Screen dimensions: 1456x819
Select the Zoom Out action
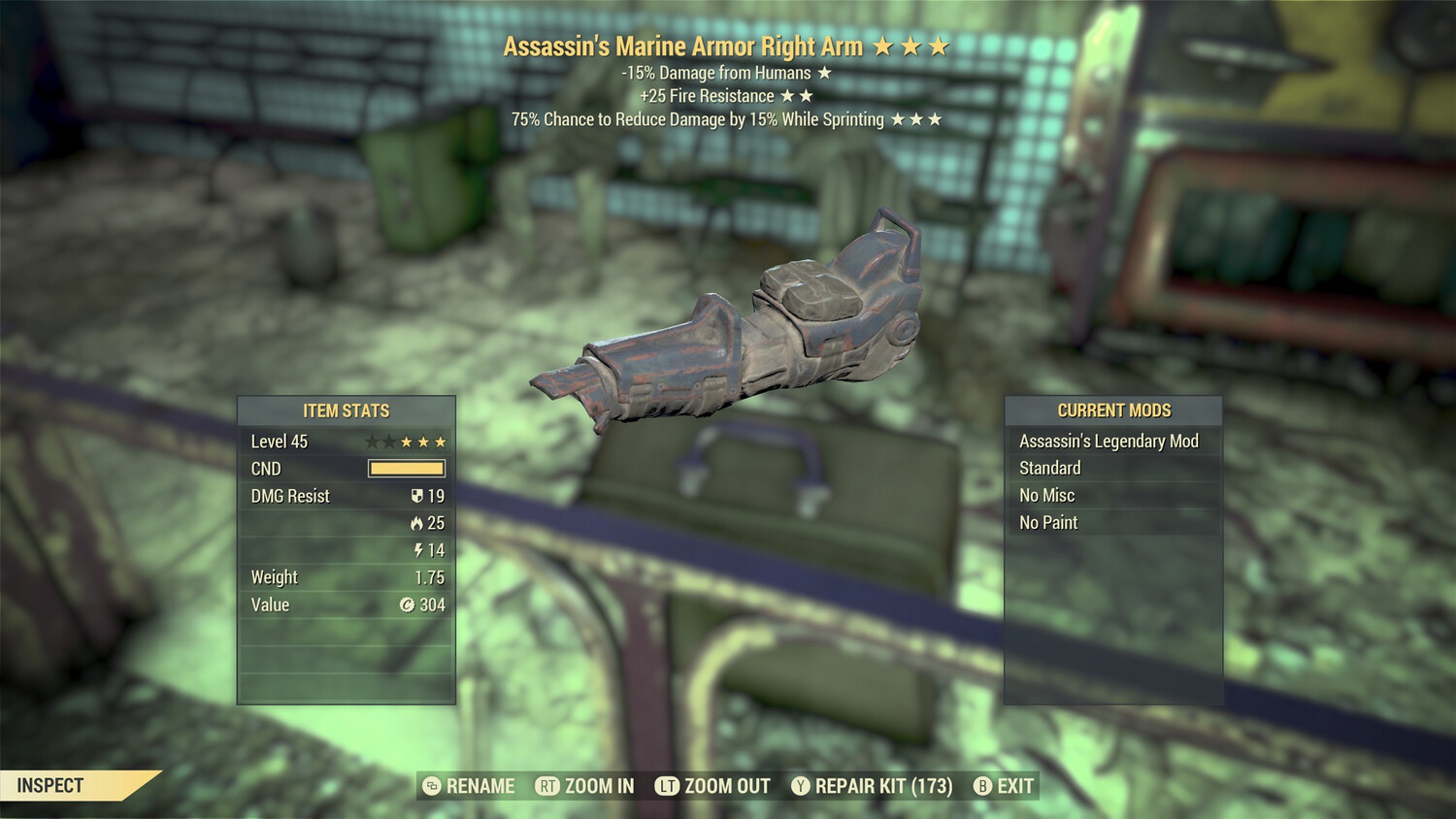point(713,786)
